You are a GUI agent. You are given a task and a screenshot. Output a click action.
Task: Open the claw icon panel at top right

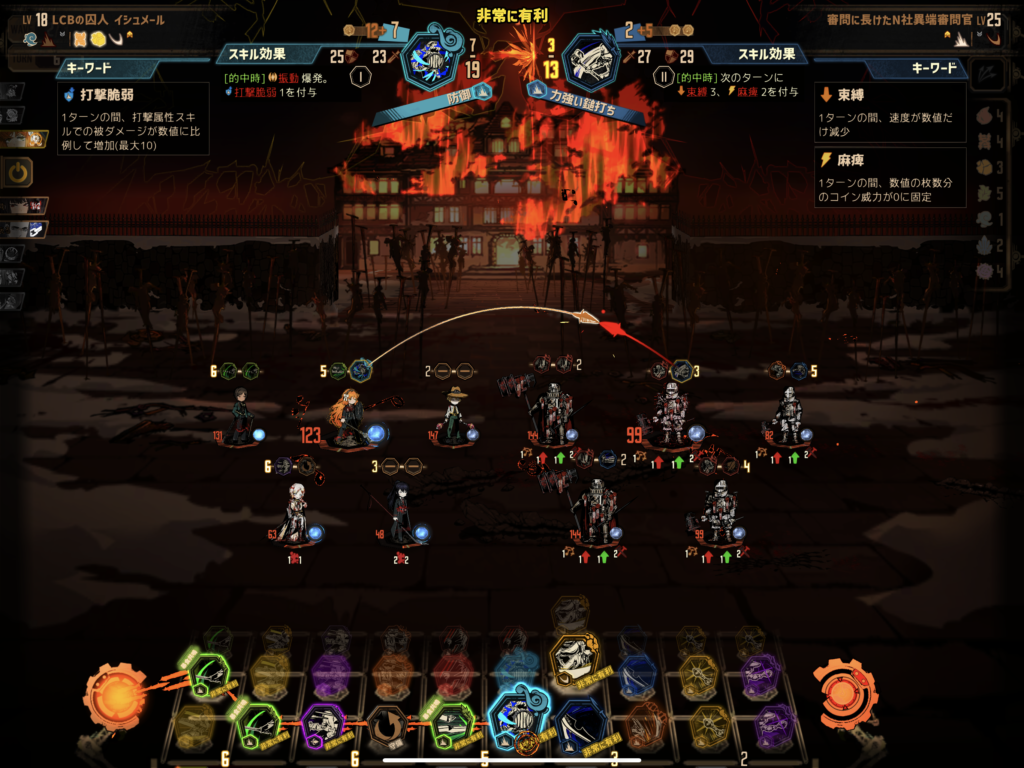(990, 70)
